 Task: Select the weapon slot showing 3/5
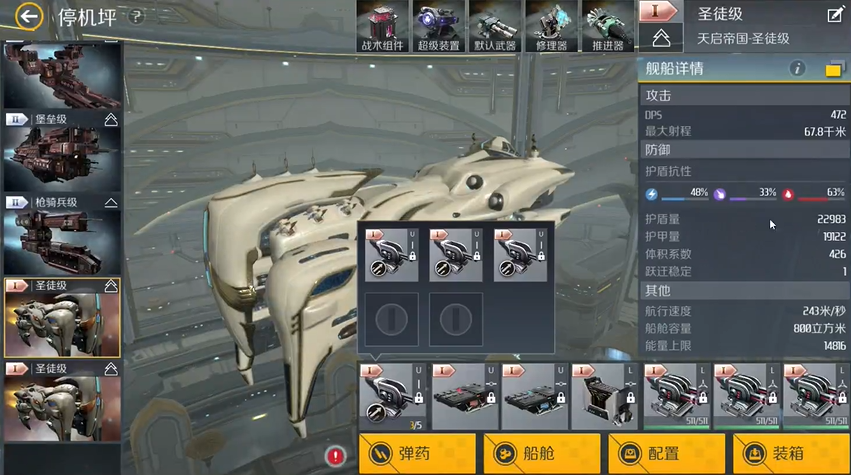pos(393,397)
